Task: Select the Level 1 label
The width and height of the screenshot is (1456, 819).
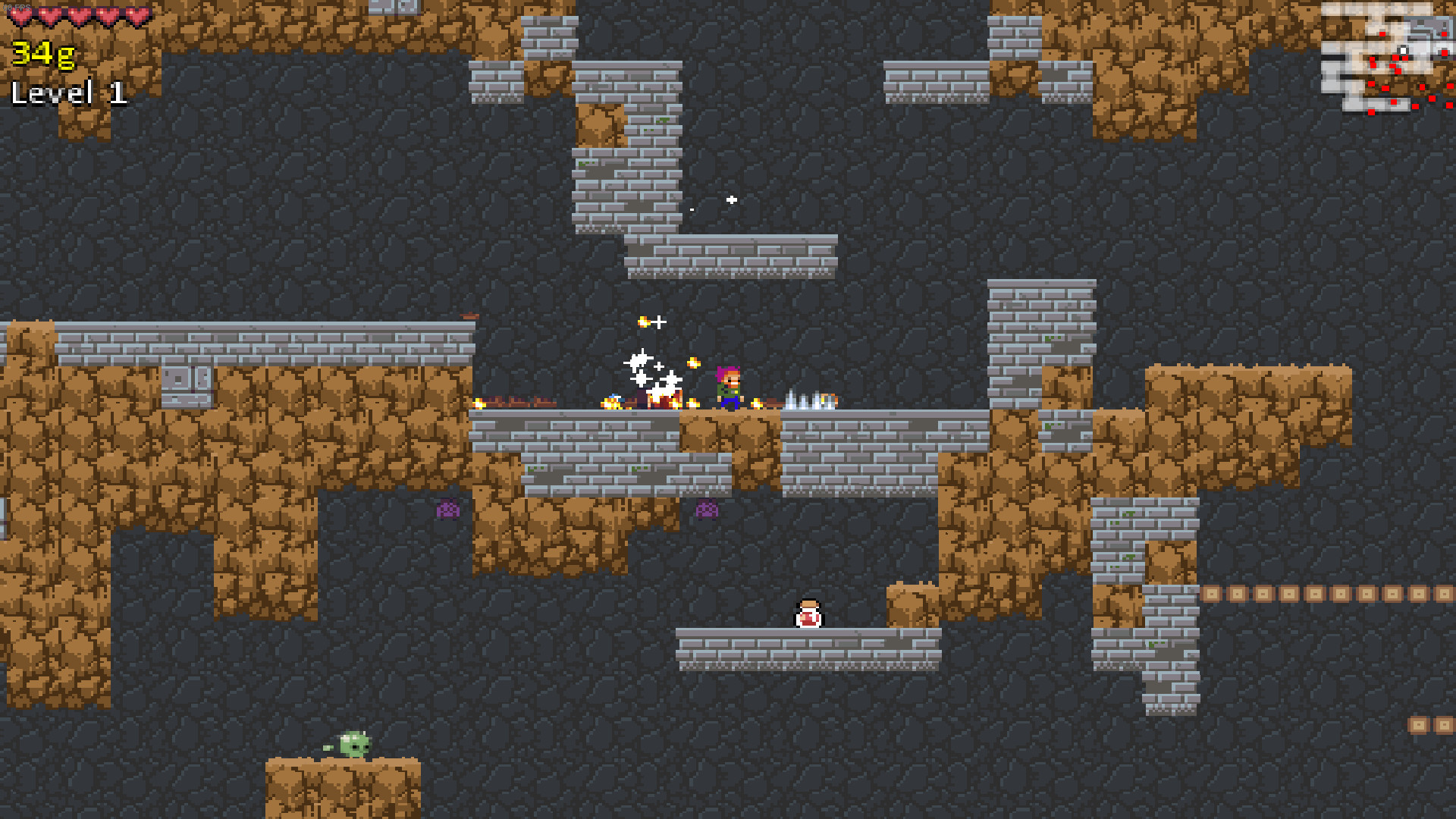Action: (68, 93)
